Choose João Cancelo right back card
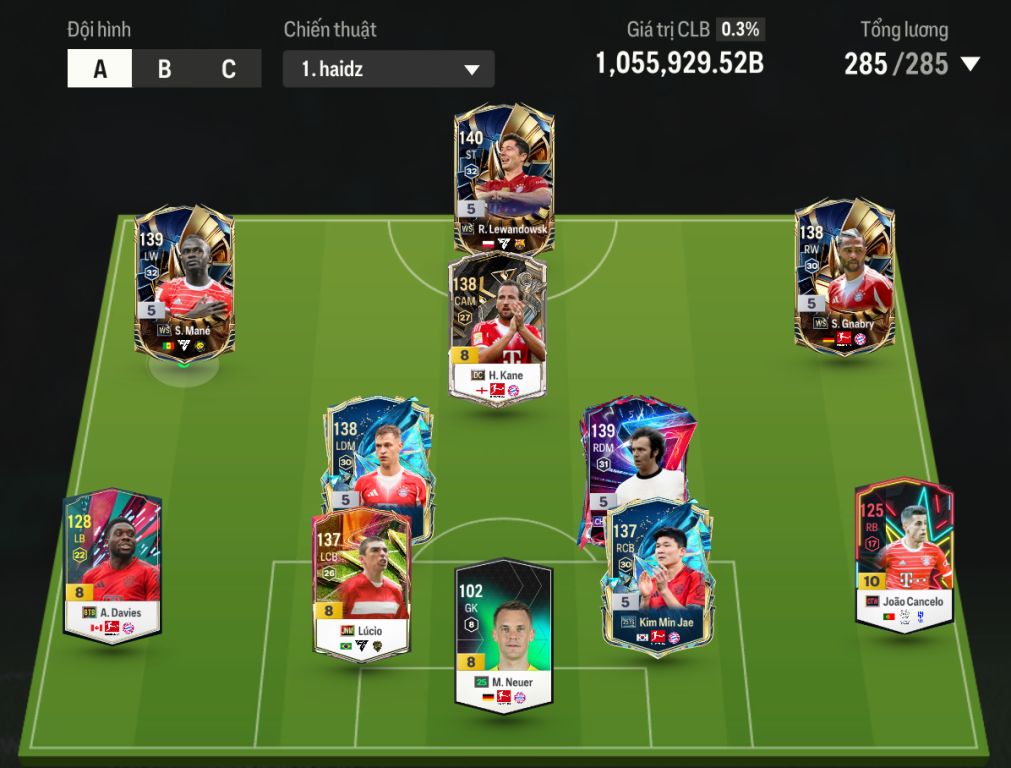 click(904, 553)
